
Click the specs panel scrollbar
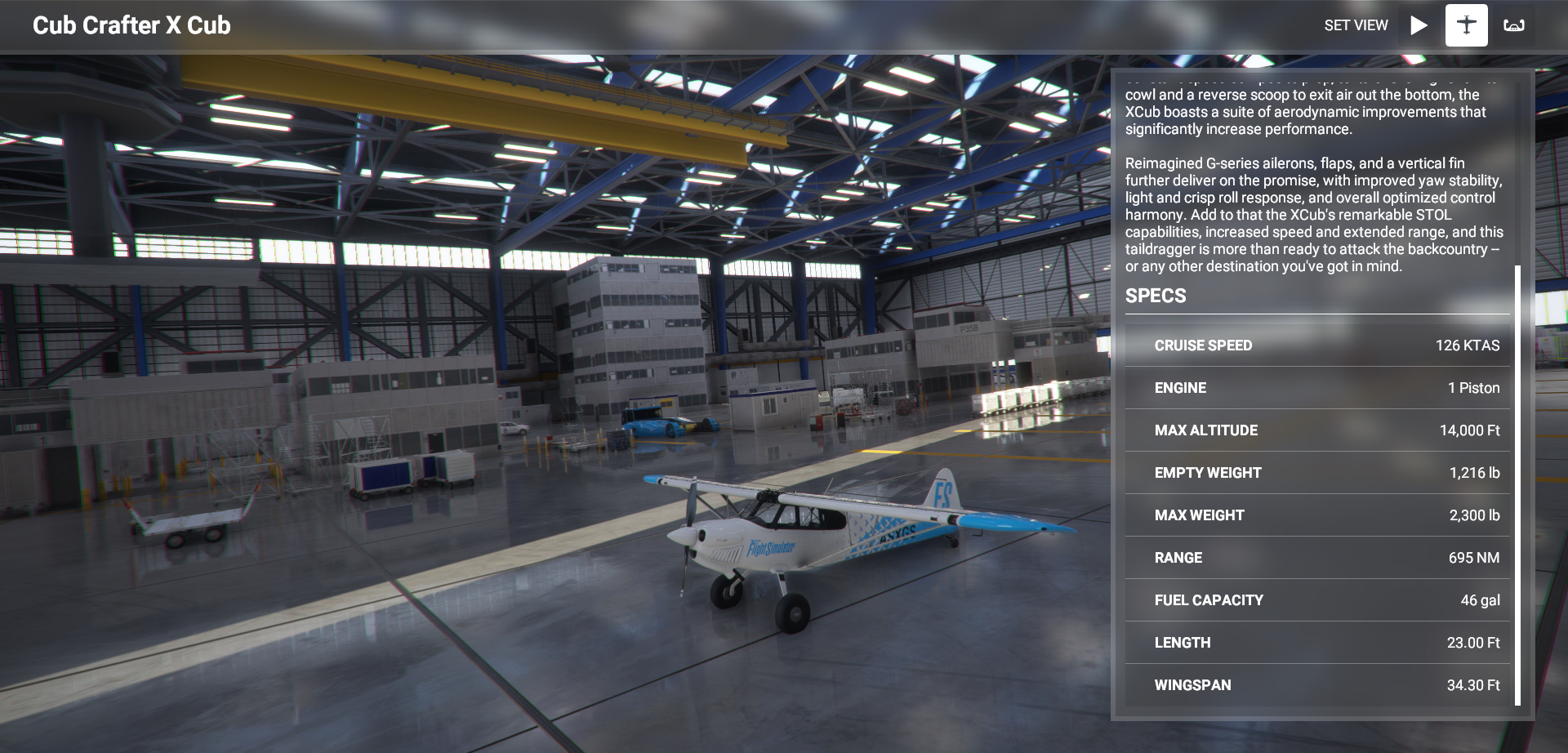pos(1517,484)
